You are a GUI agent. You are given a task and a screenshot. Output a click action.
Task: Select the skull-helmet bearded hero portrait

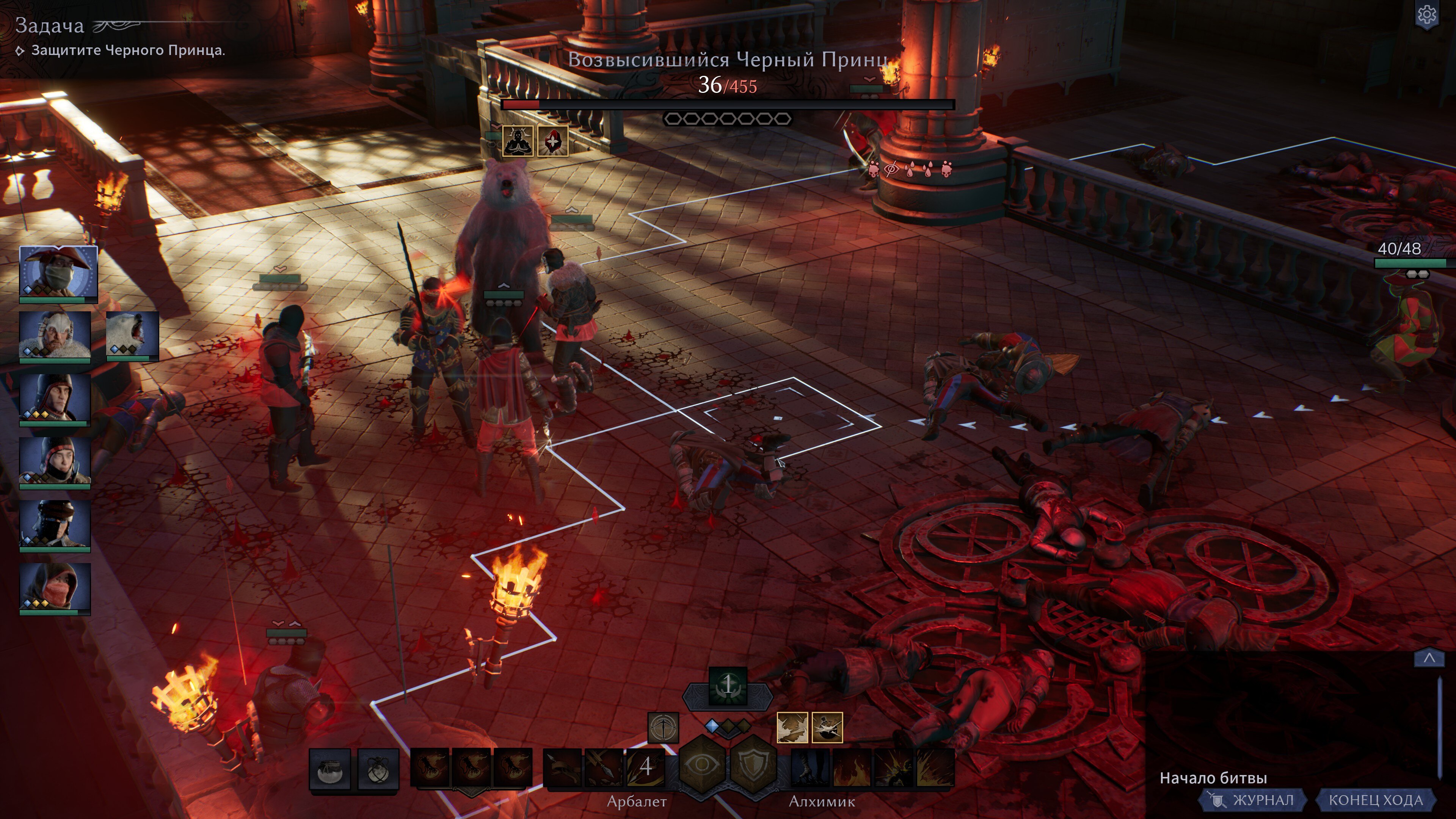tap(55, 336)
